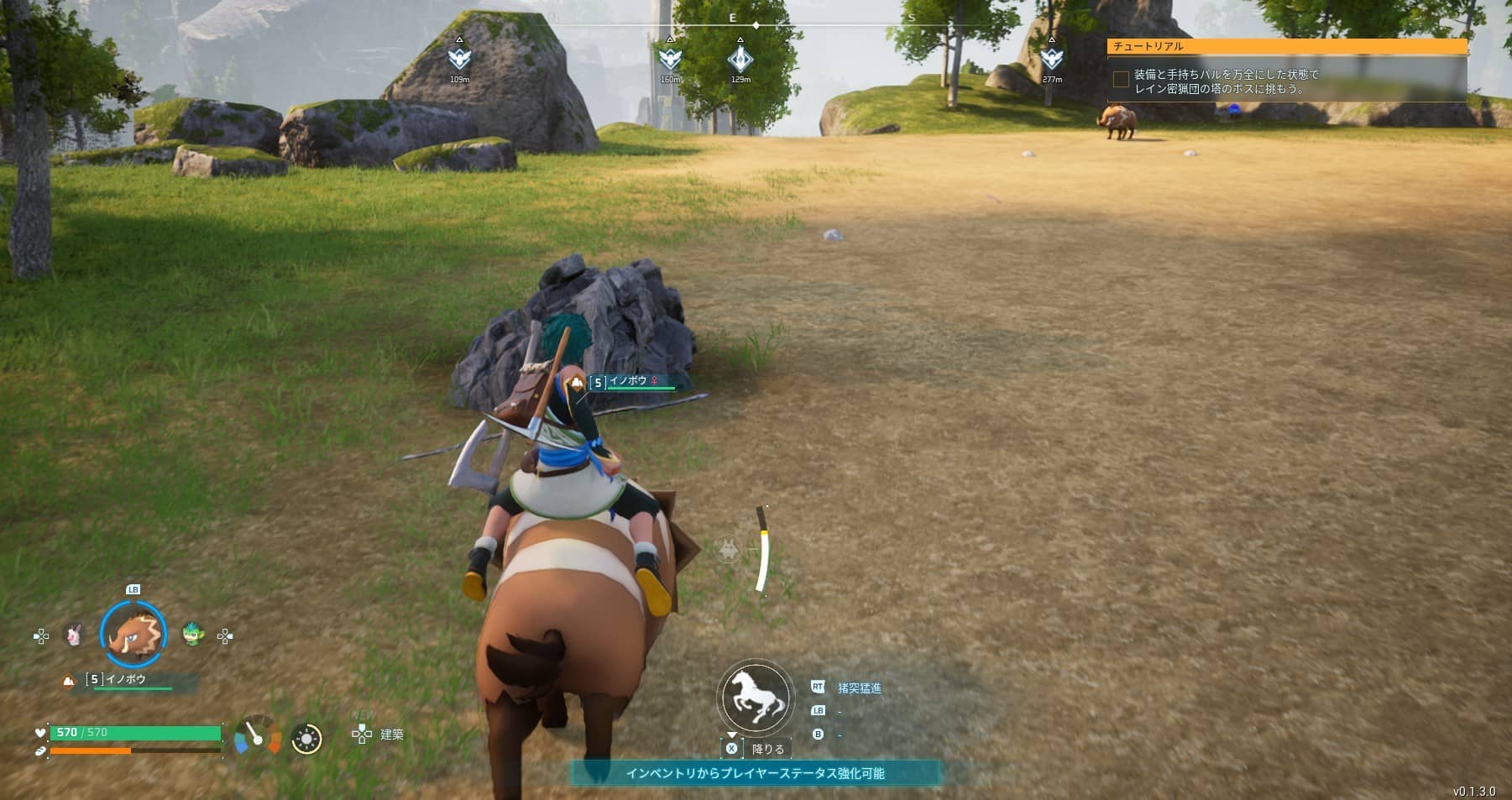Select the active イノボウ boar portrait
The width and height of the screenshot is (1512, 800).
pyautogui.click(x=133, y=635)
